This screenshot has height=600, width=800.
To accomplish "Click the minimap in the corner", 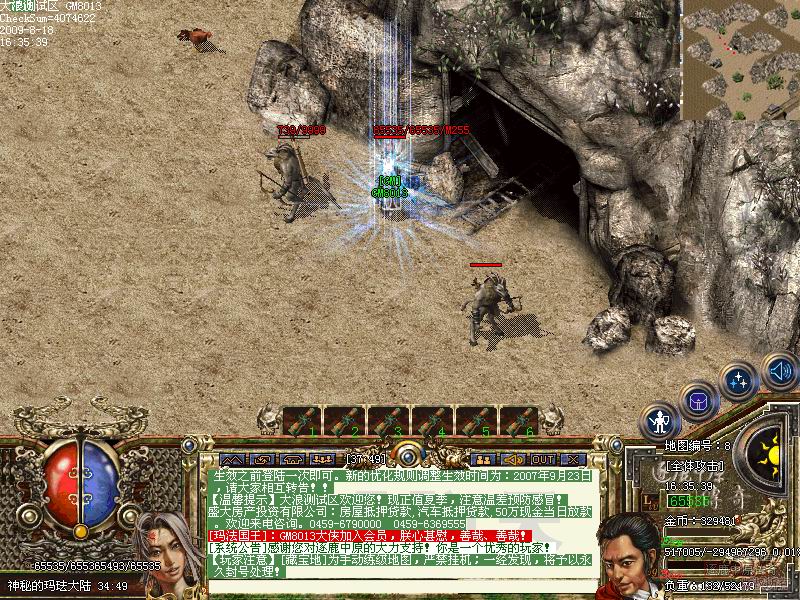I will coord(741,59).
